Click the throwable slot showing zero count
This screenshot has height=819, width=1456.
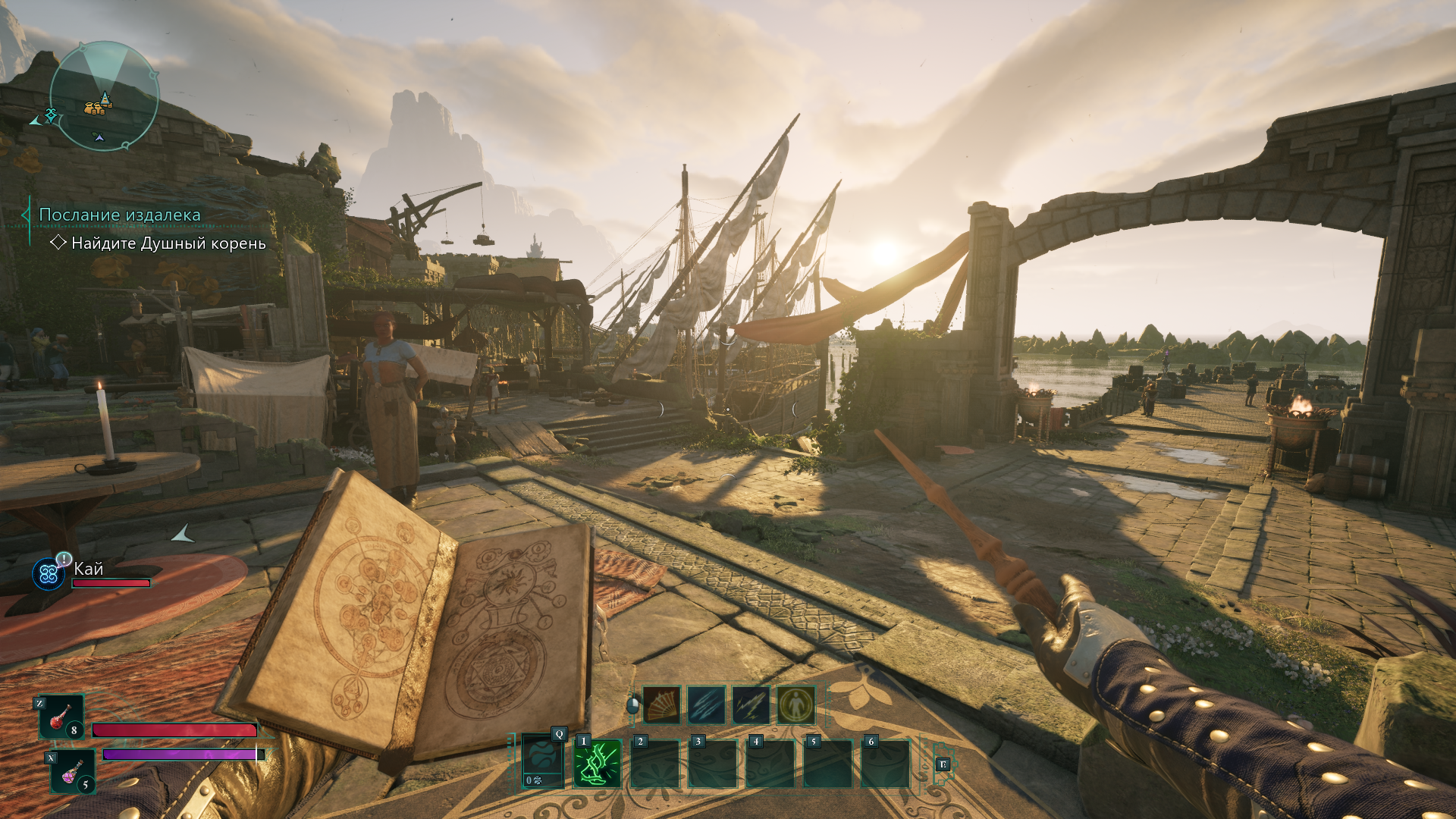pos(543,762)
